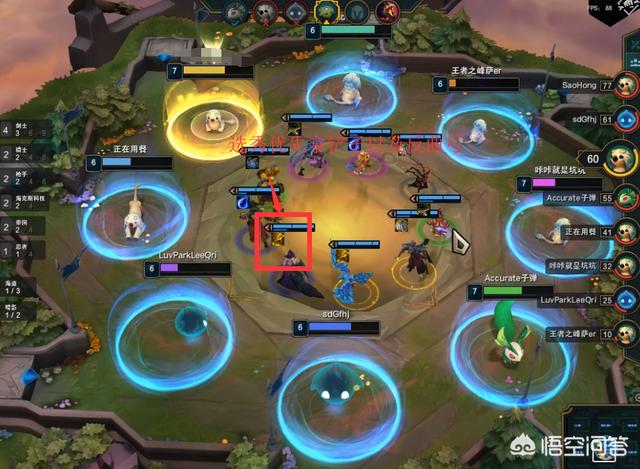This screenshot has height=469, width=640.
Task: Open the 剑士 trait entry
Action: 22,129
